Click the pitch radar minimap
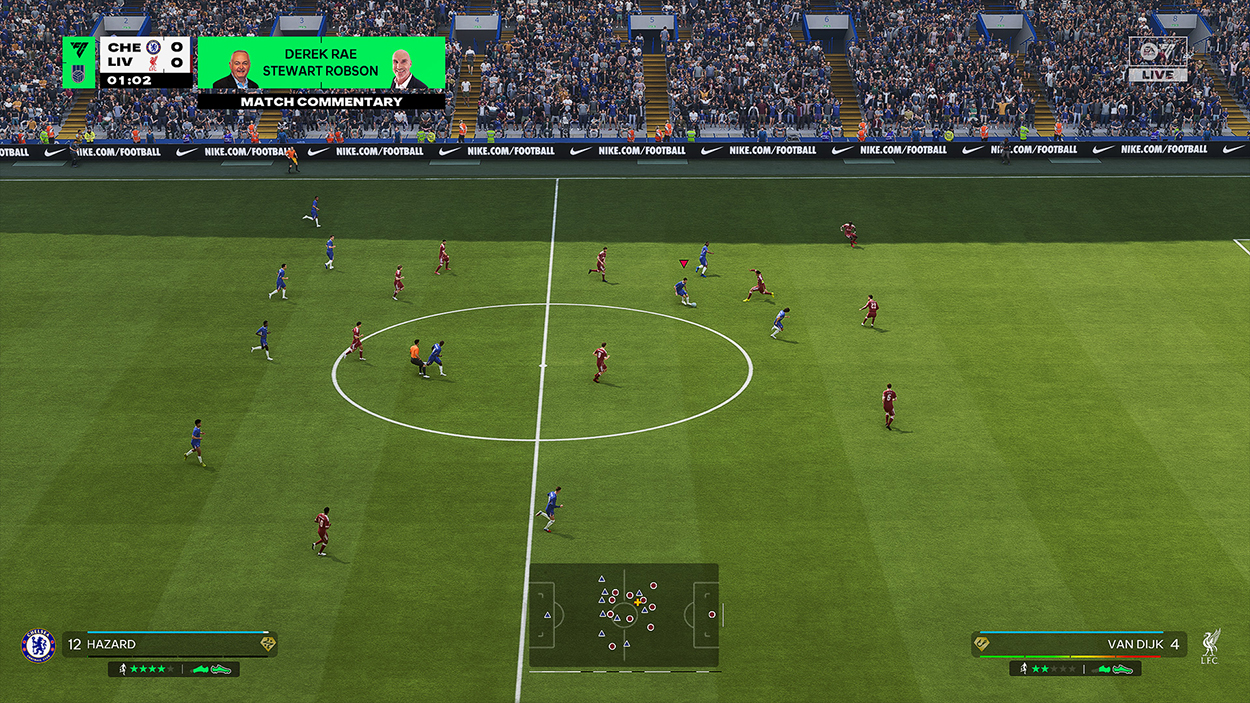 (624, 614)
